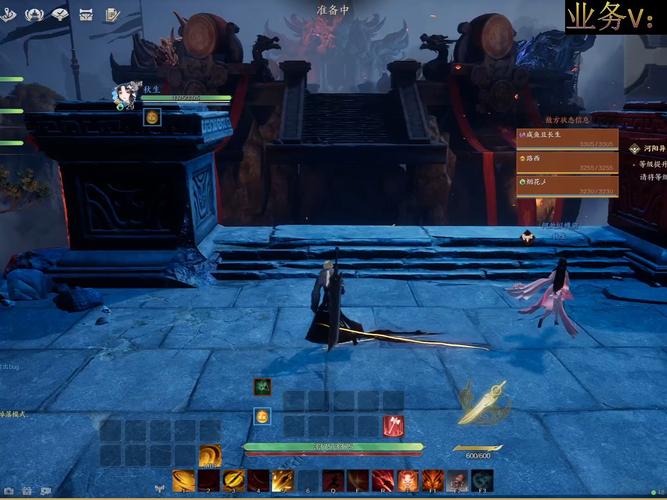This screenshot has height=500, width=667.
Task: Use the first hotbar skill, key 1
Action: (184, 481)
